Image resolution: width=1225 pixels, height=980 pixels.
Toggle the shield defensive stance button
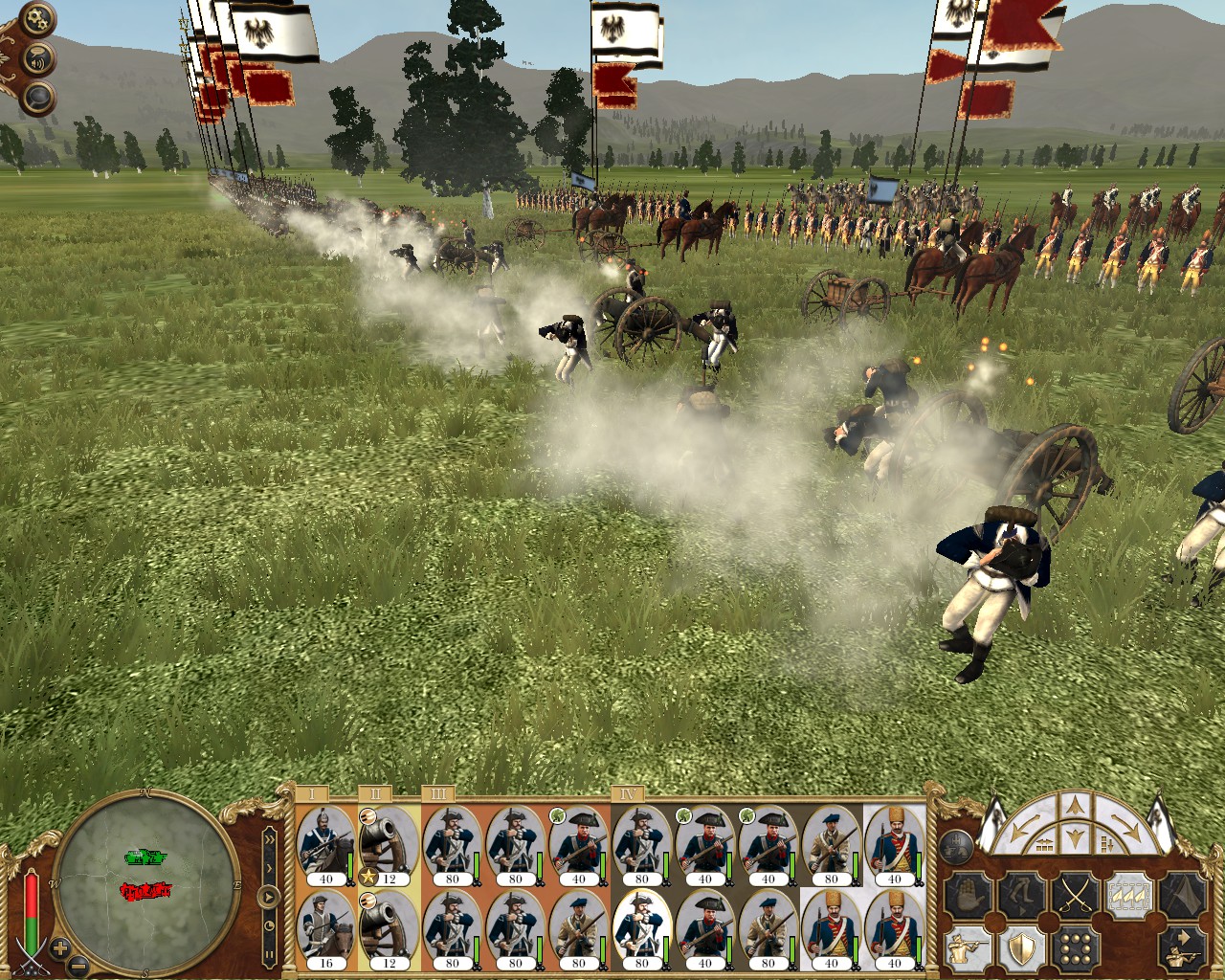[1020, 947]
